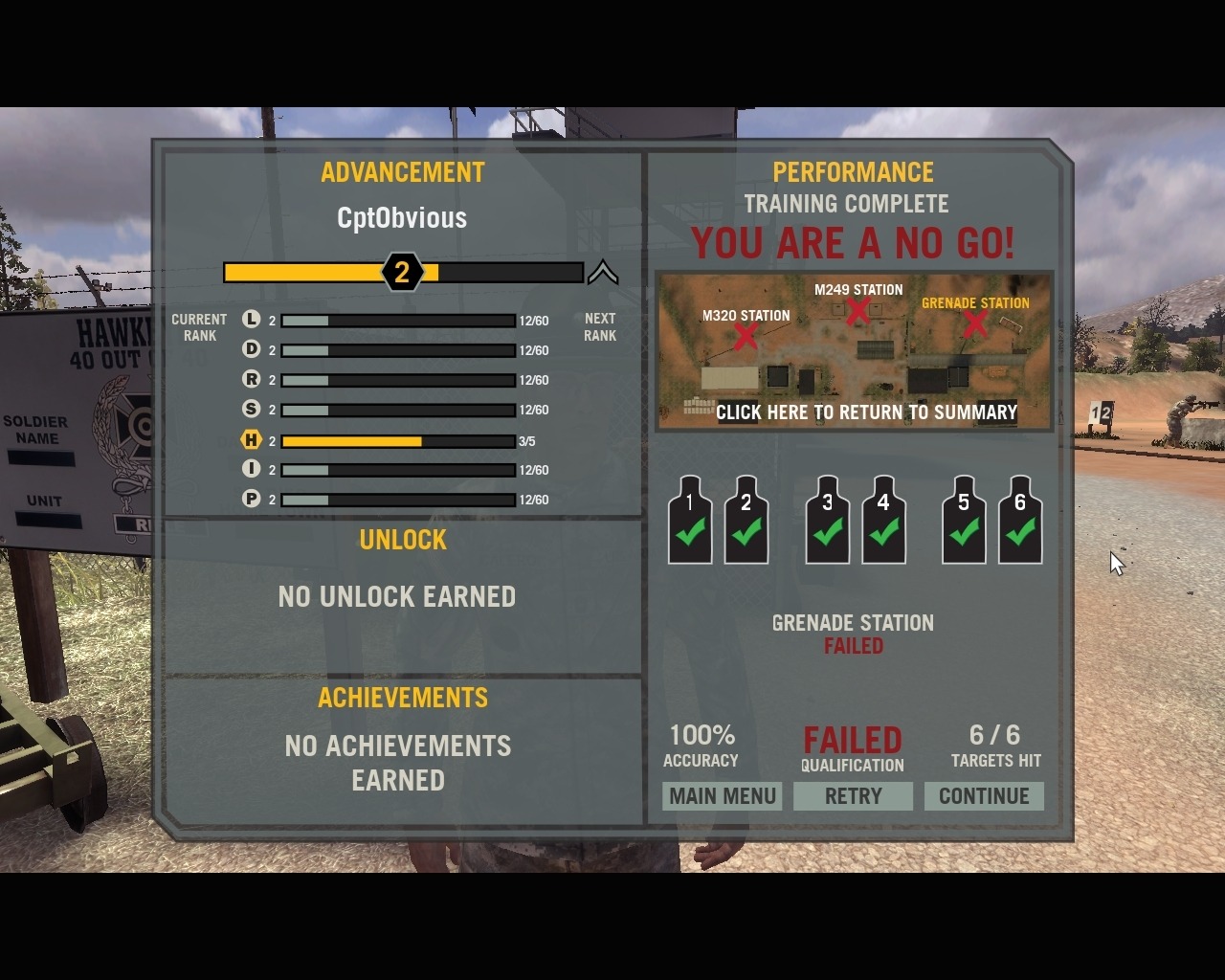Continue past the performance screen

pyautogui.click(x=984, y=796)
